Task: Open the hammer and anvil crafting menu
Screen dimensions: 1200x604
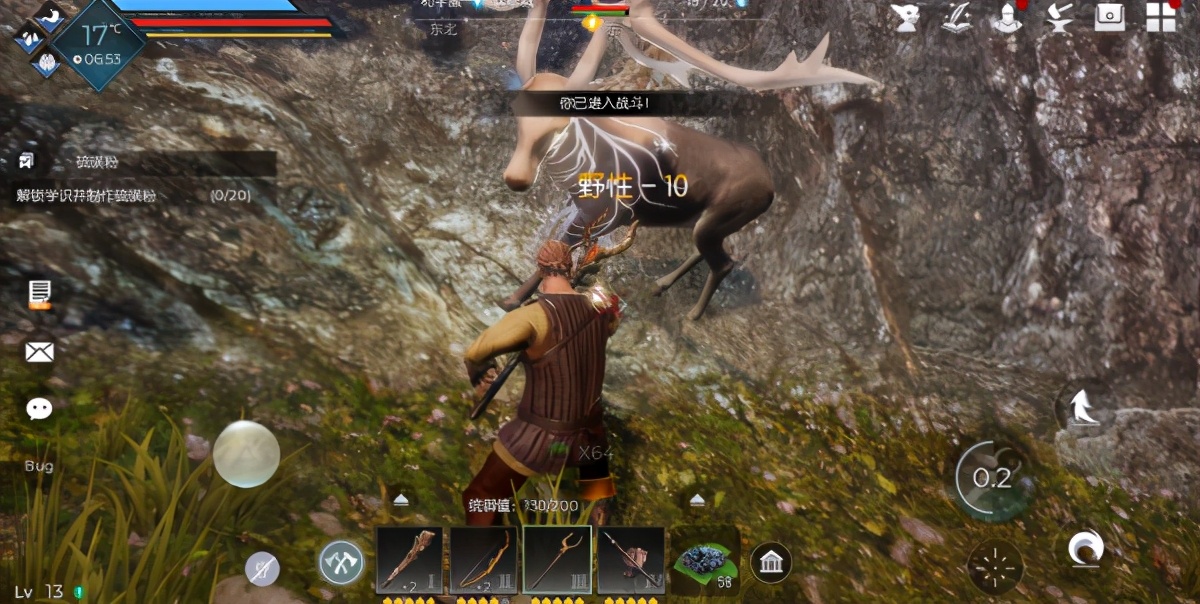Action: 1059,17
